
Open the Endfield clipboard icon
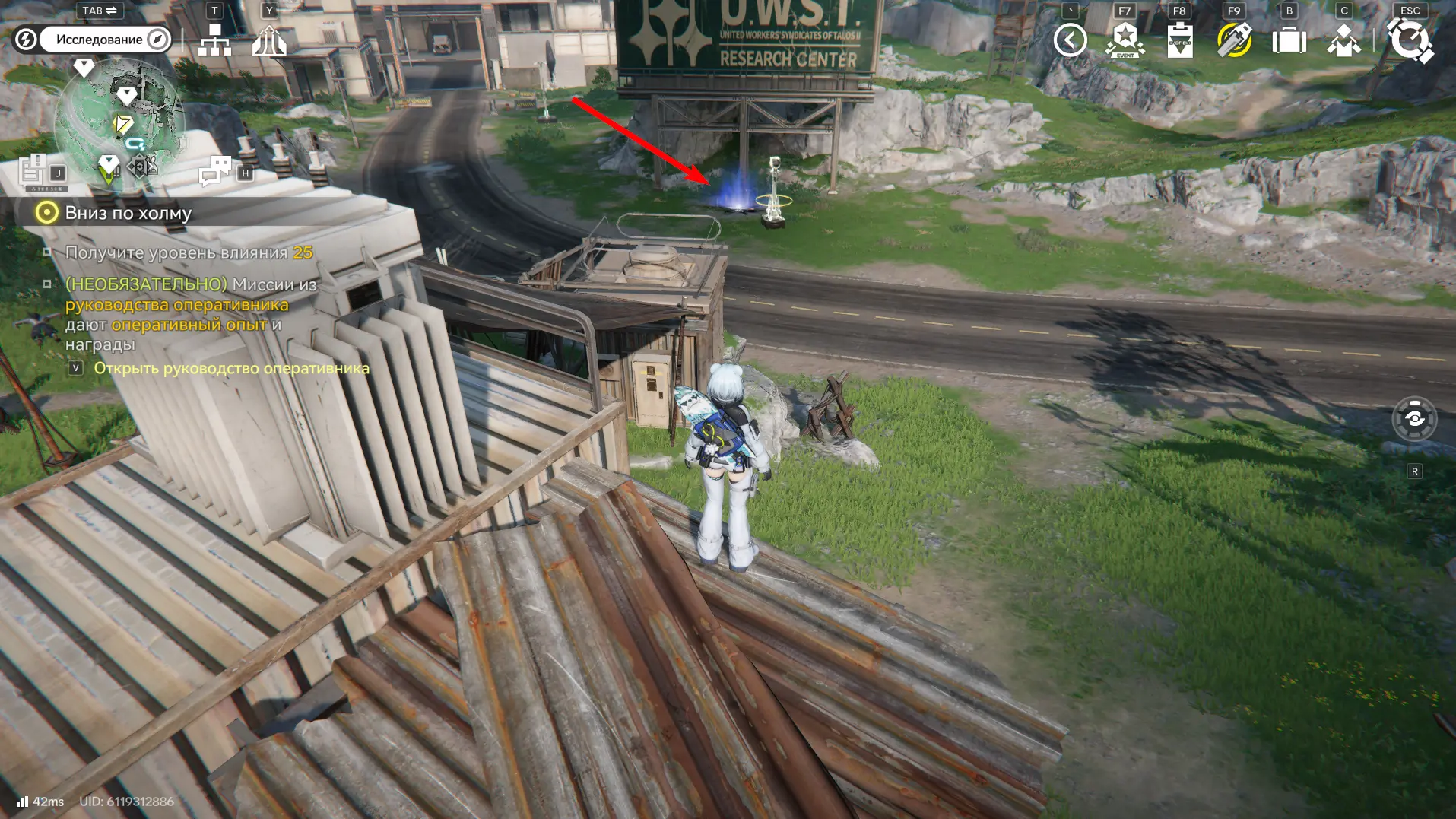coord(1179,40)
